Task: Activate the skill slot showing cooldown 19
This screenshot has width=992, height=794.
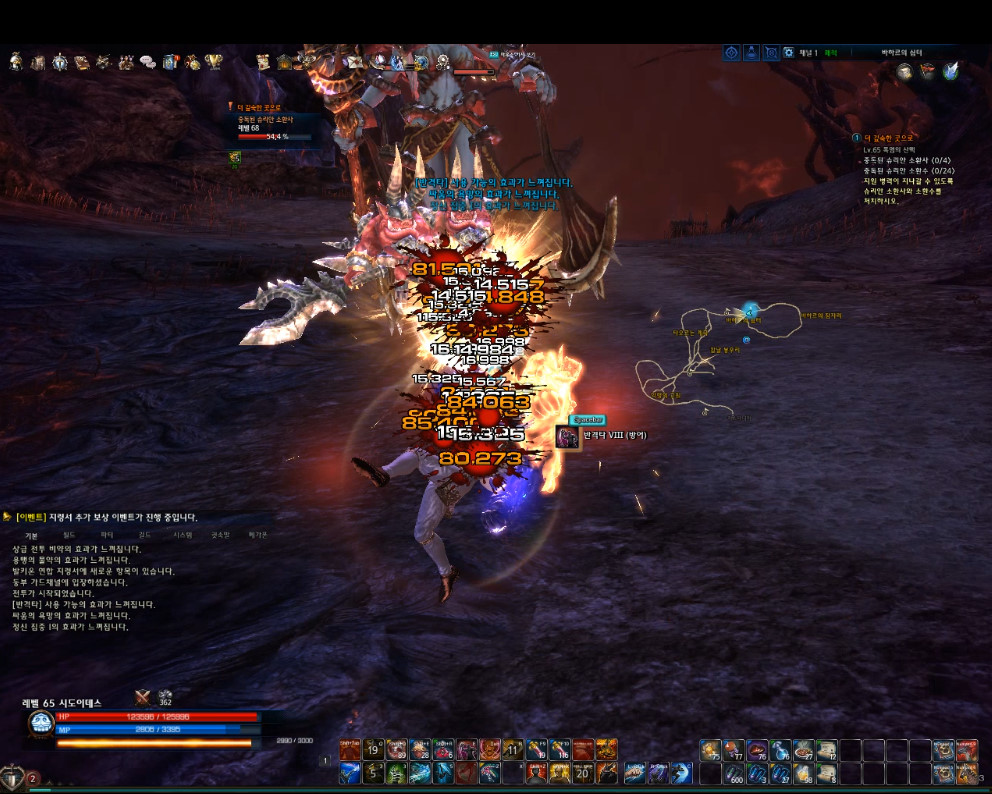Action: 373,750
